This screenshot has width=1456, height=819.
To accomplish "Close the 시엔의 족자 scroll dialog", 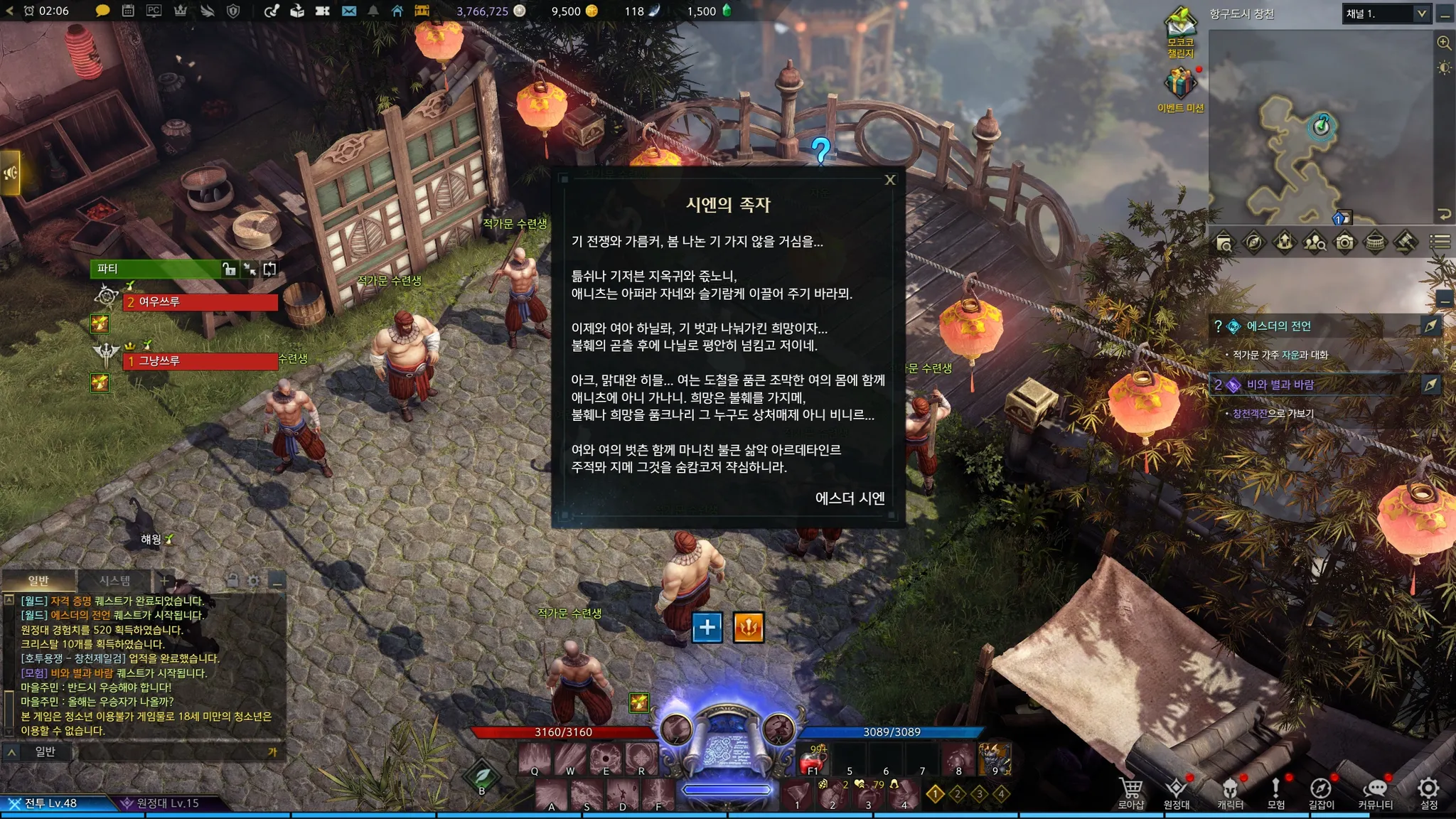I will pos(889,180).
